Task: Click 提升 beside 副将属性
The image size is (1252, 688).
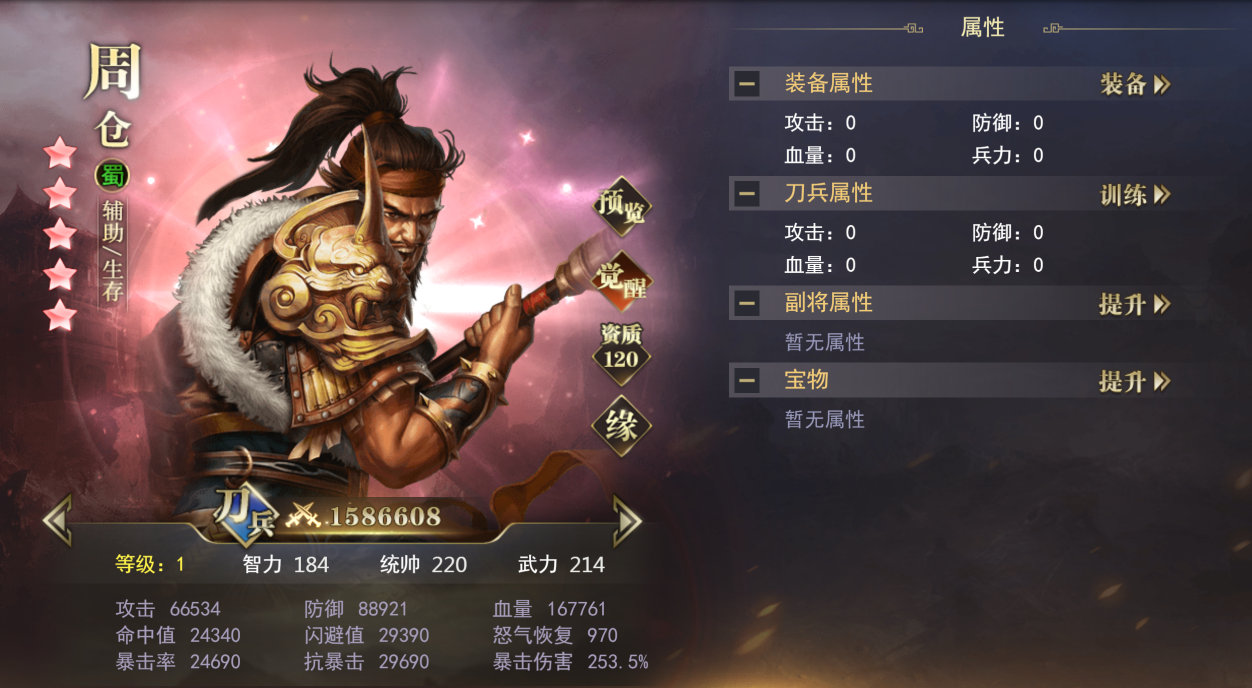Action: click(1135, 304)
